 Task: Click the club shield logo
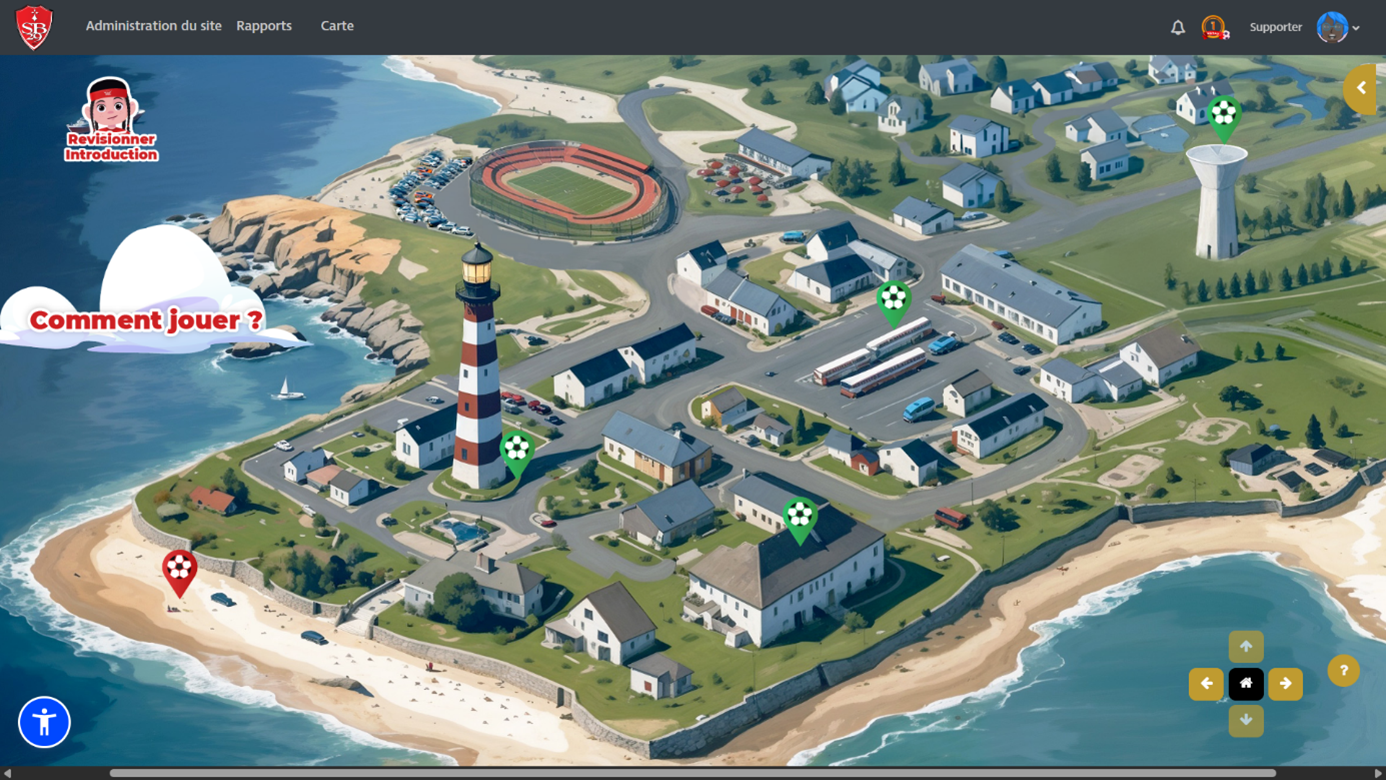tap(34, 27)
